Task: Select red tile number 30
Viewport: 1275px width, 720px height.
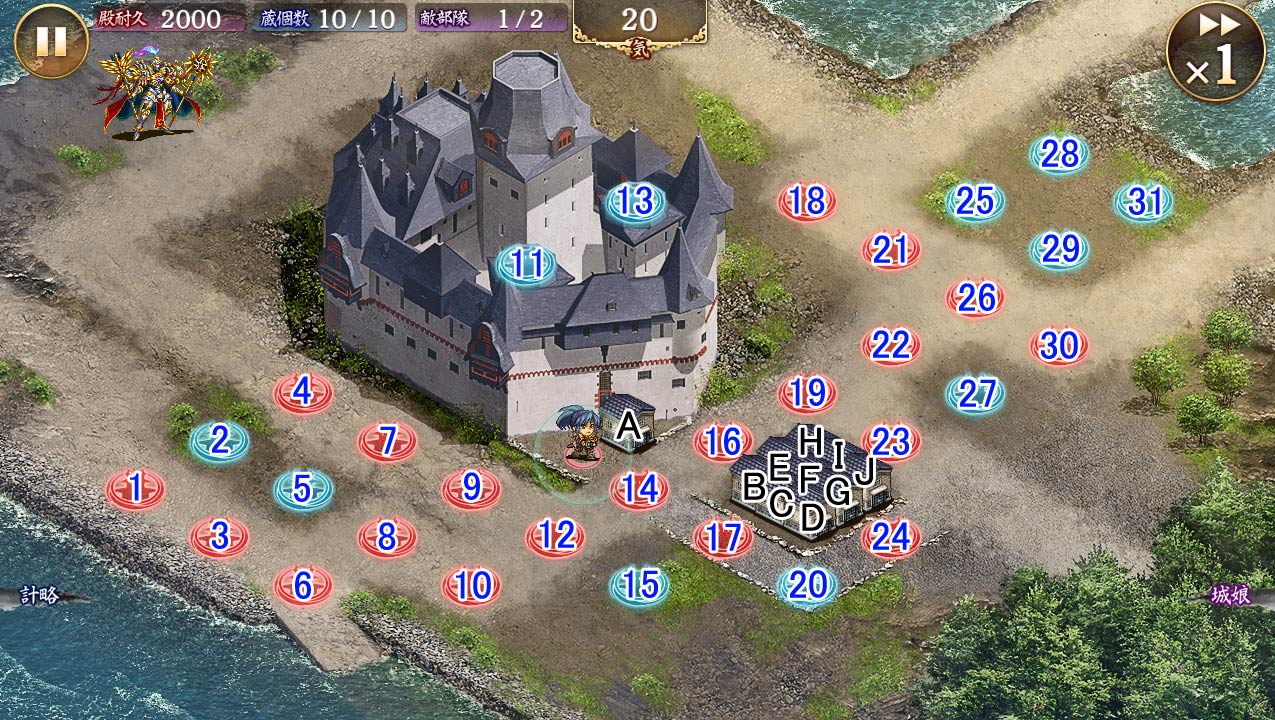Action: point(1059,346)
